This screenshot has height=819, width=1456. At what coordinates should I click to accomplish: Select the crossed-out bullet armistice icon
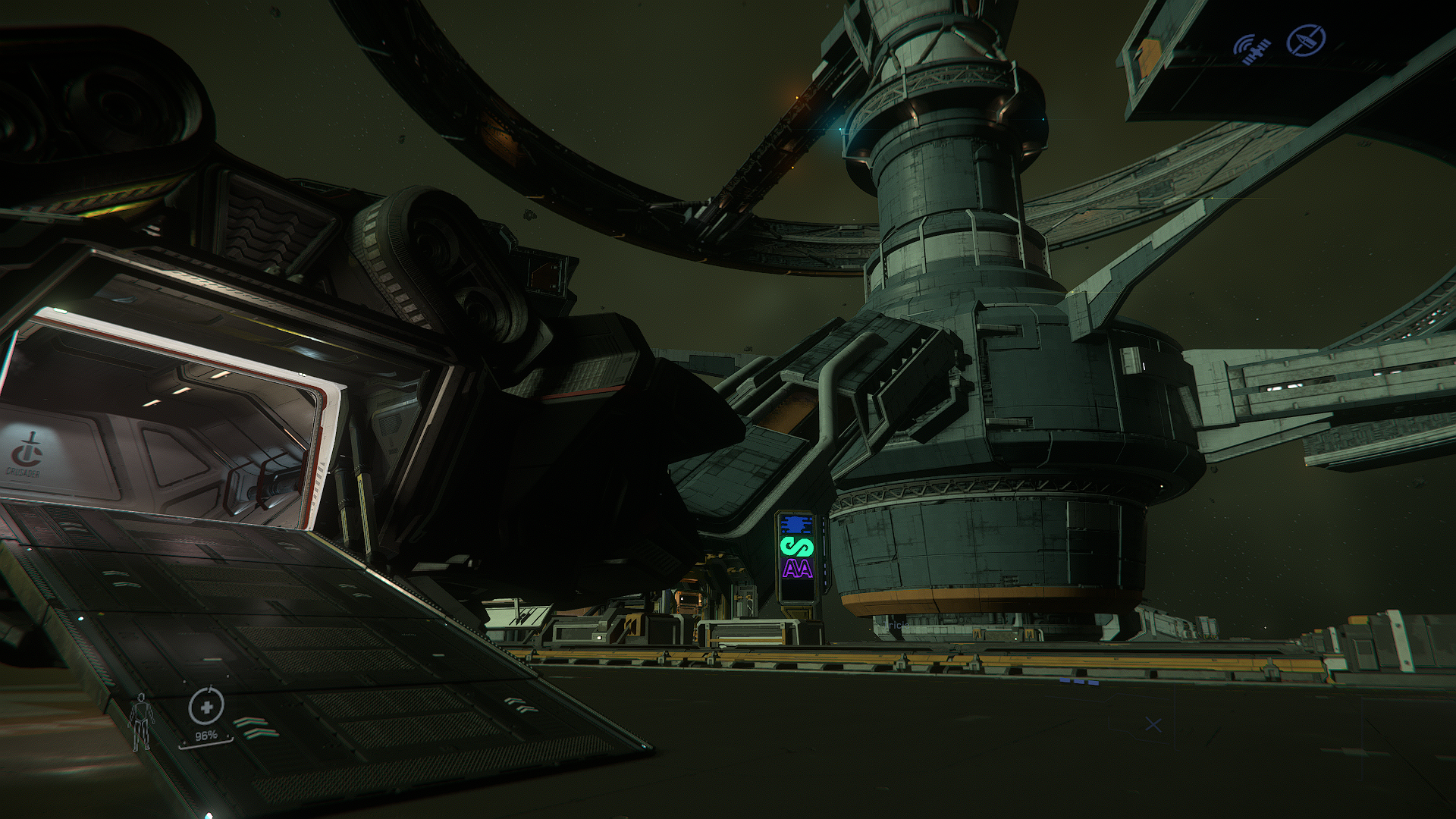[x=1307, y=39]
